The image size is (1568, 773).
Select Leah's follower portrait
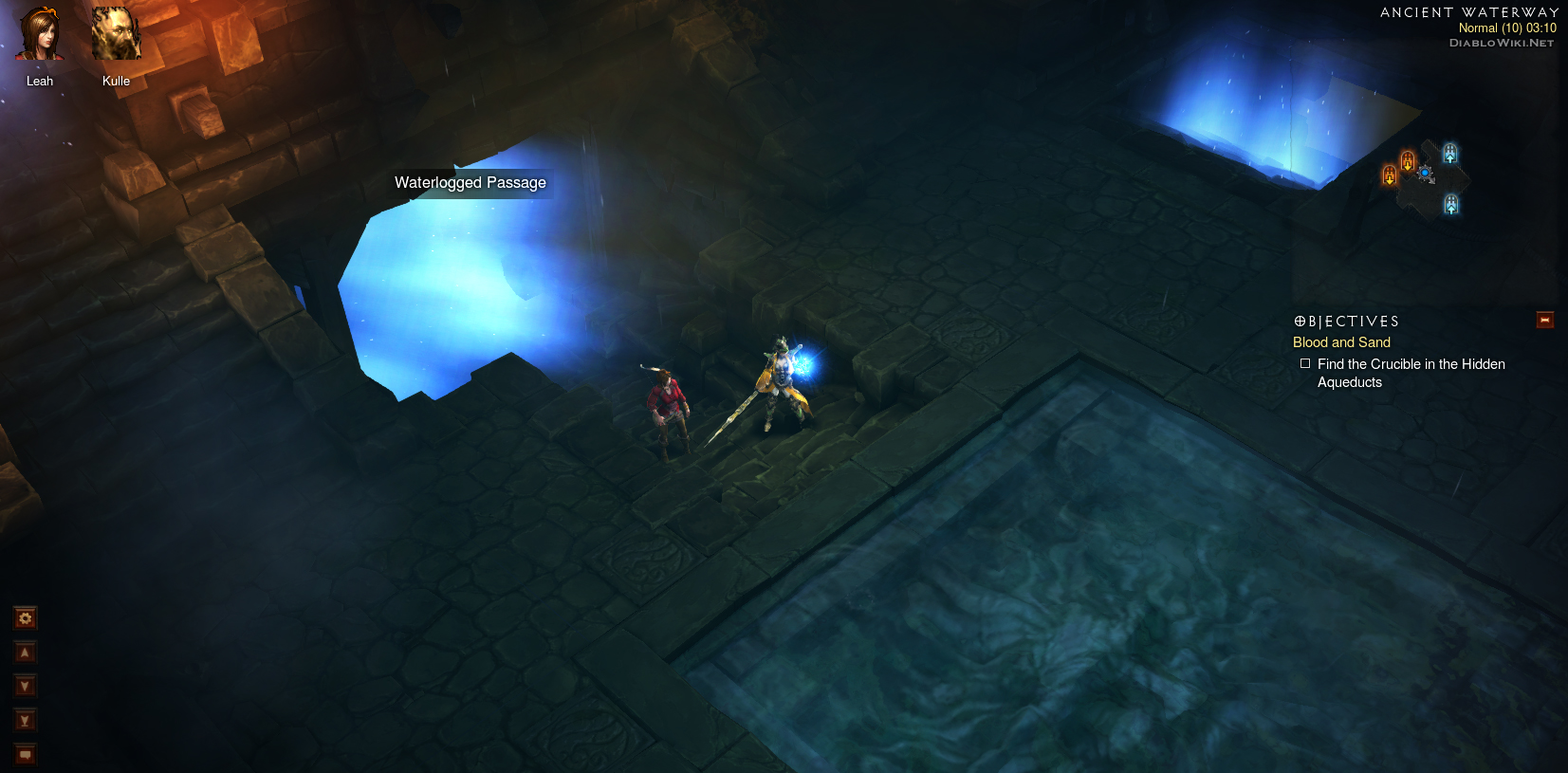point(39,35)
